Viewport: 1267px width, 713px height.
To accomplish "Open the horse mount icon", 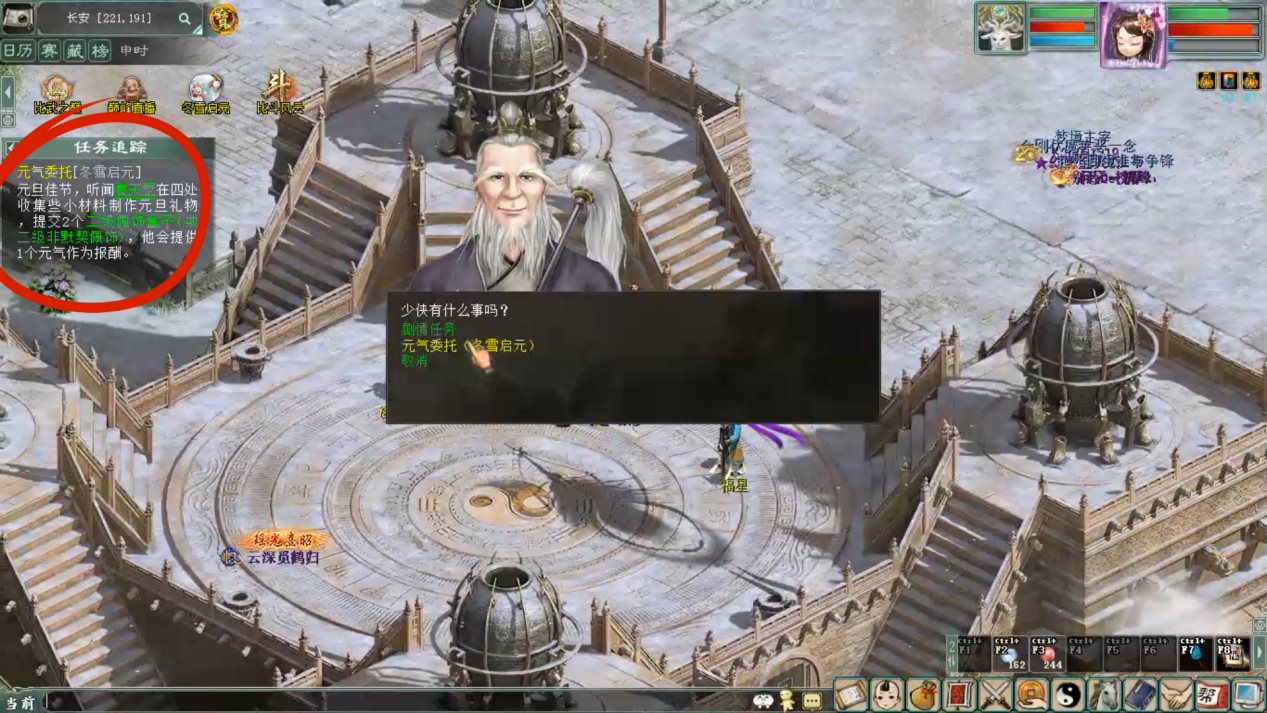I will coord(1105,693).
